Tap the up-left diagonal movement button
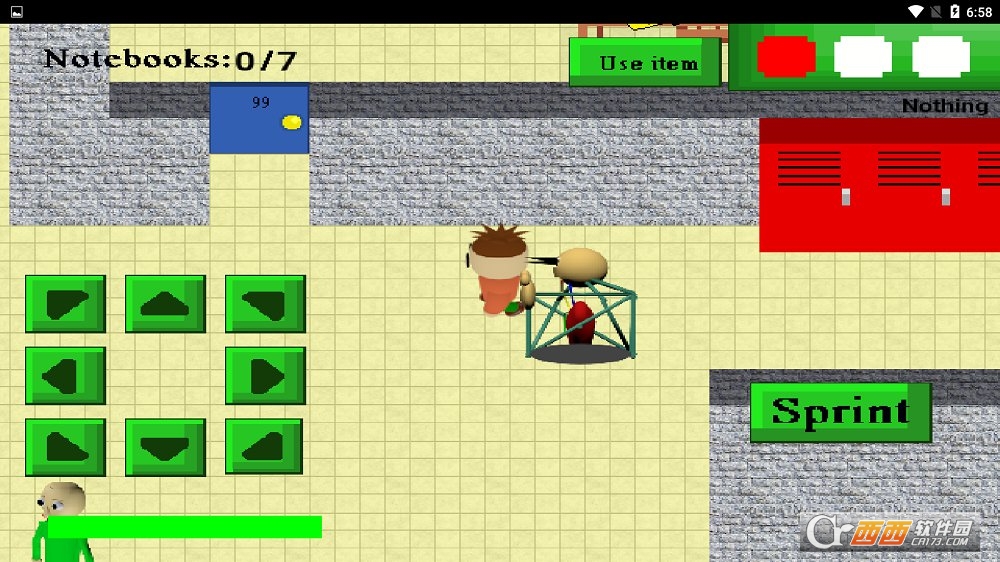The width and height of the screenshot is (1000, 562). pyautogui.click(x=65, y=304)
